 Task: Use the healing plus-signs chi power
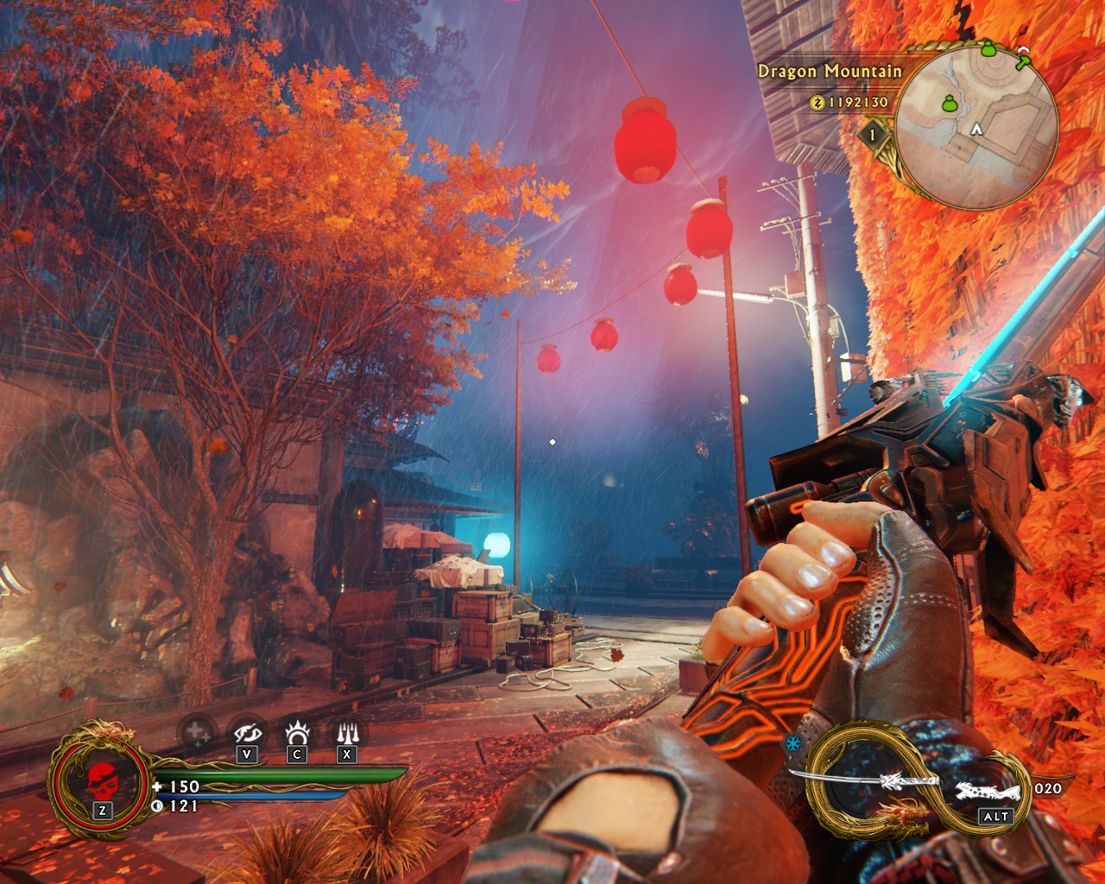click(x=196, y=734)
